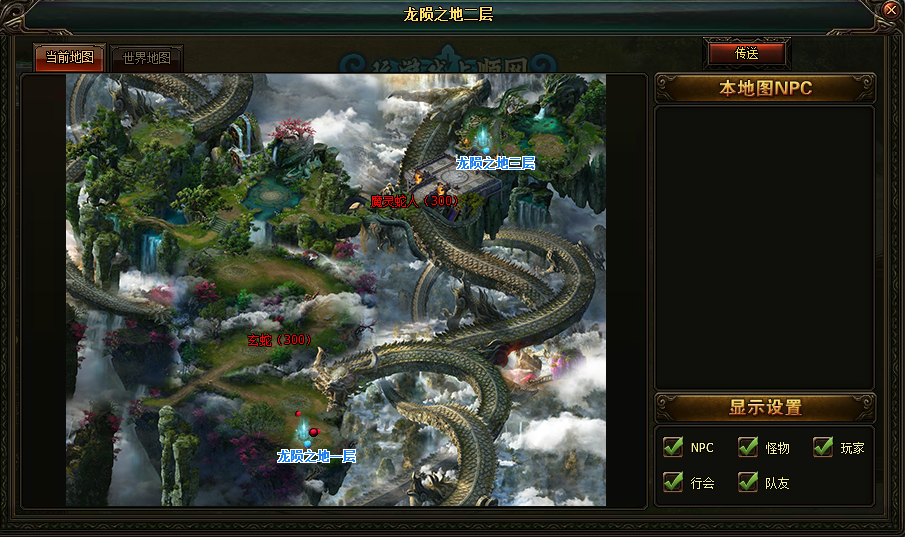Image resolution: width=905 pixels, height=537 pixels.
Task: Toggle the 队友 display checkbox
Action: click(x=748, y=482)
